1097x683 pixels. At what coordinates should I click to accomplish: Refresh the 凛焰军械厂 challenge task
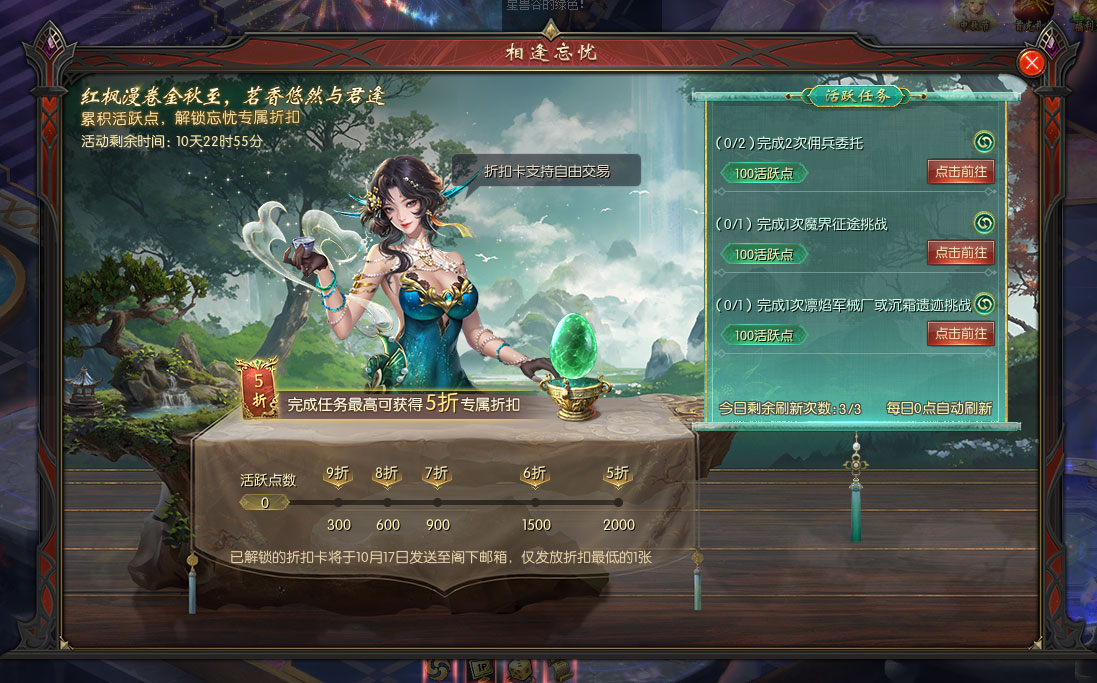point(984,303)
